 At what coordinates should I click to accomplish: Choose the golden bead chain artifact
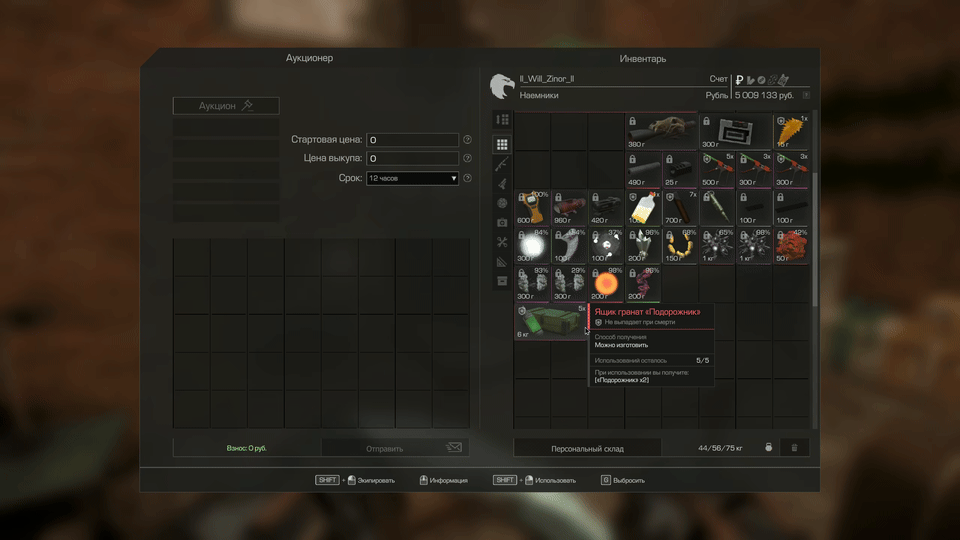[x=681, y=245]
